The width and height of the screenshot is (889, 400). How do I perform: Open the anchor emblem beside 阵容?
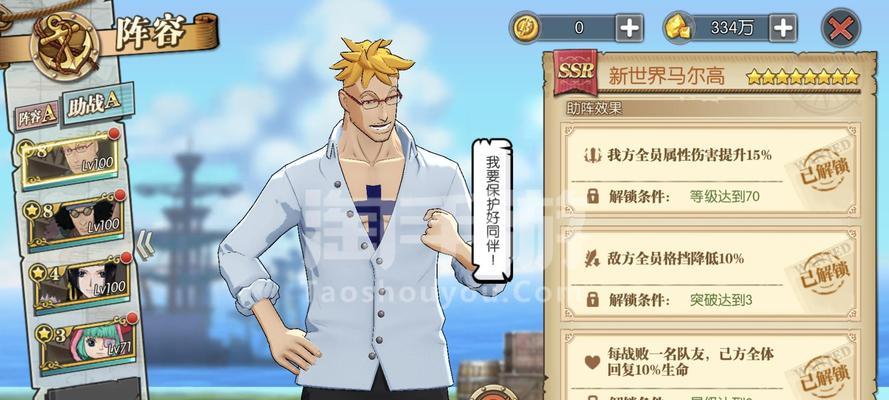(65, 42)
